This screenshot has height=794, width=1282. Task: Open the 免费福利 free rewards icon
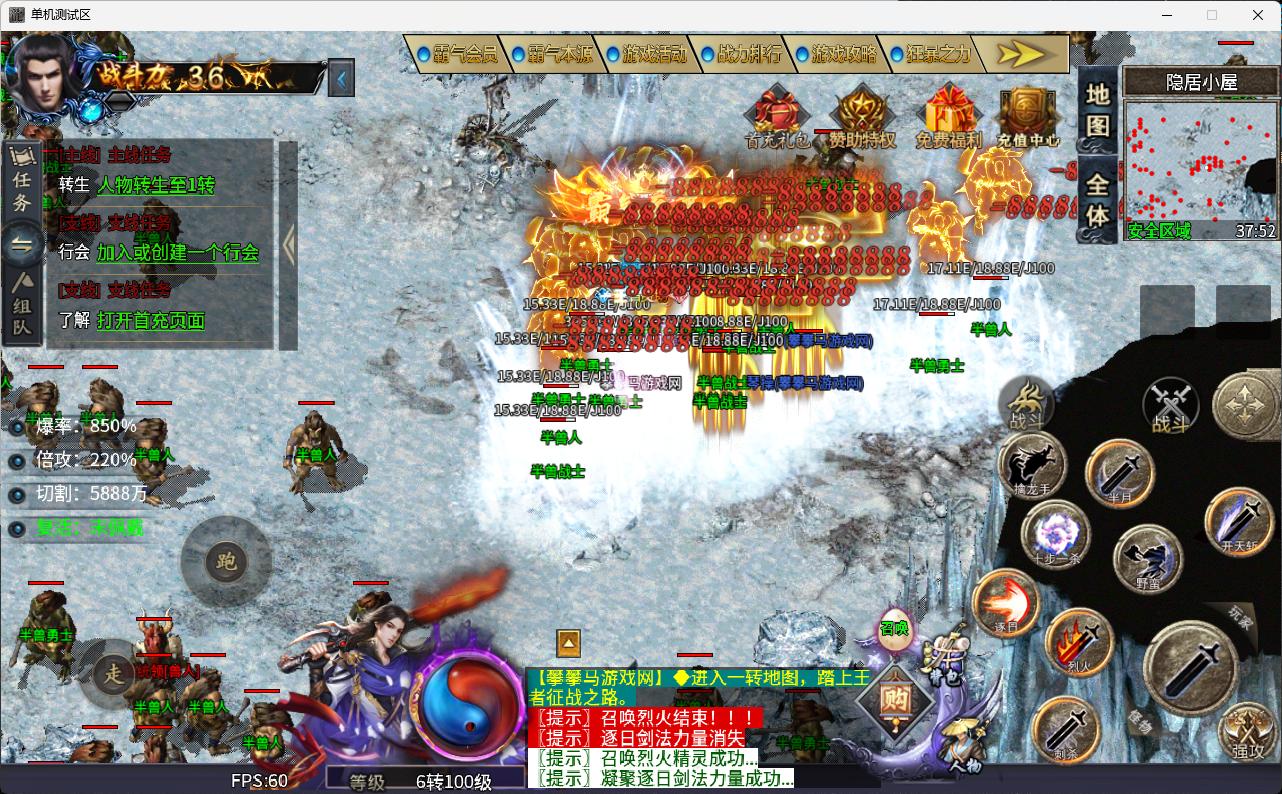click(x=948, y=118)
